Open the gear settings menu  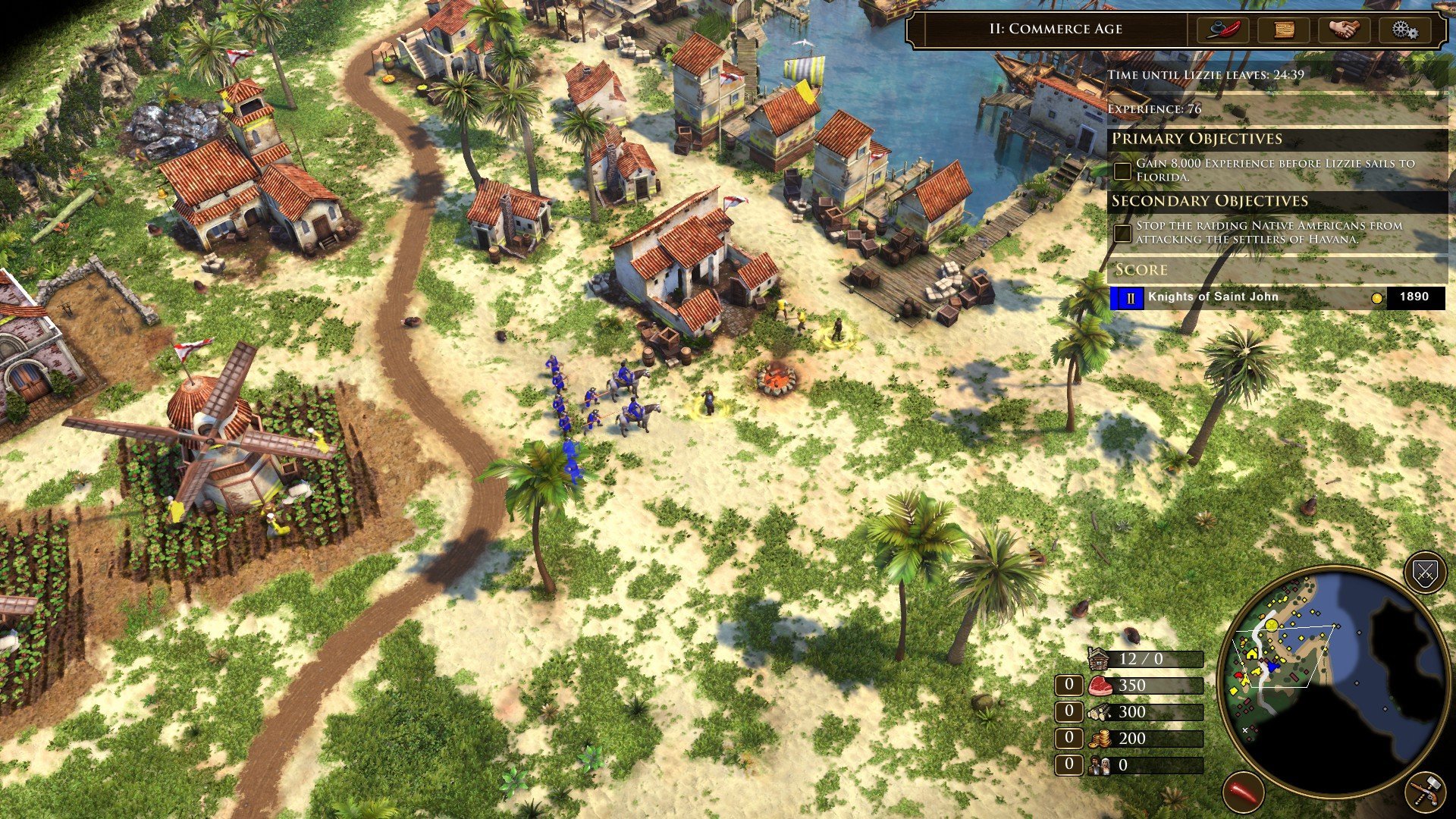tap(1404, 30)
